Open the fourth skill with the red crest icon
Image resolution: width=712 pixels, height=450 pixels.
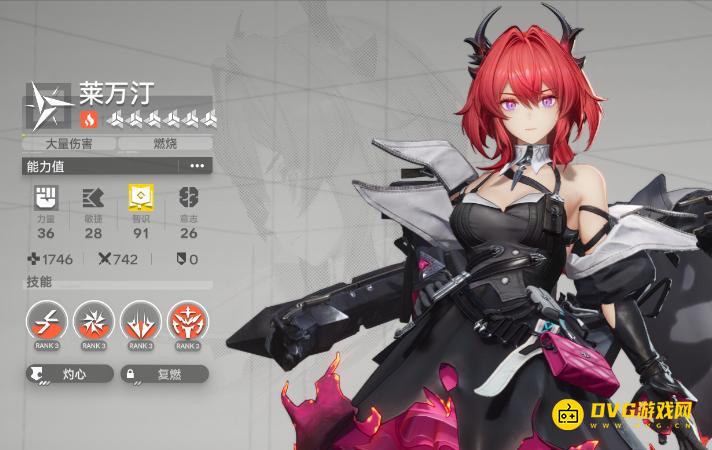188,320
